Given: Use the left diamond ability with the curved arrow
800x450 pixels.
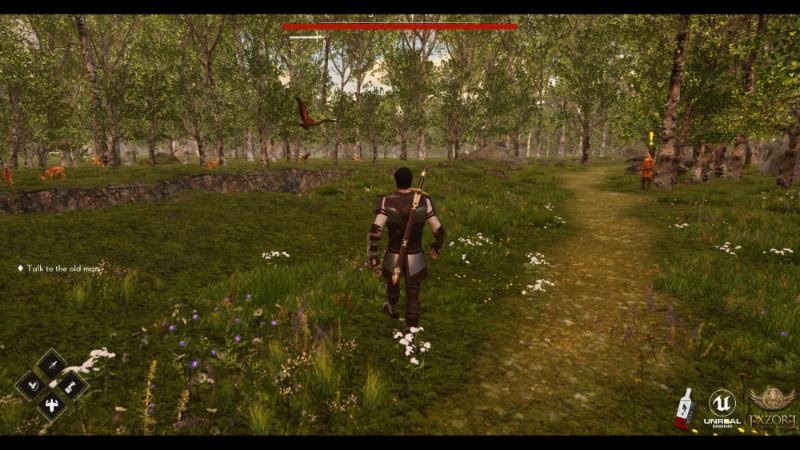Looking at the screenshot, I should click(30, 384).
